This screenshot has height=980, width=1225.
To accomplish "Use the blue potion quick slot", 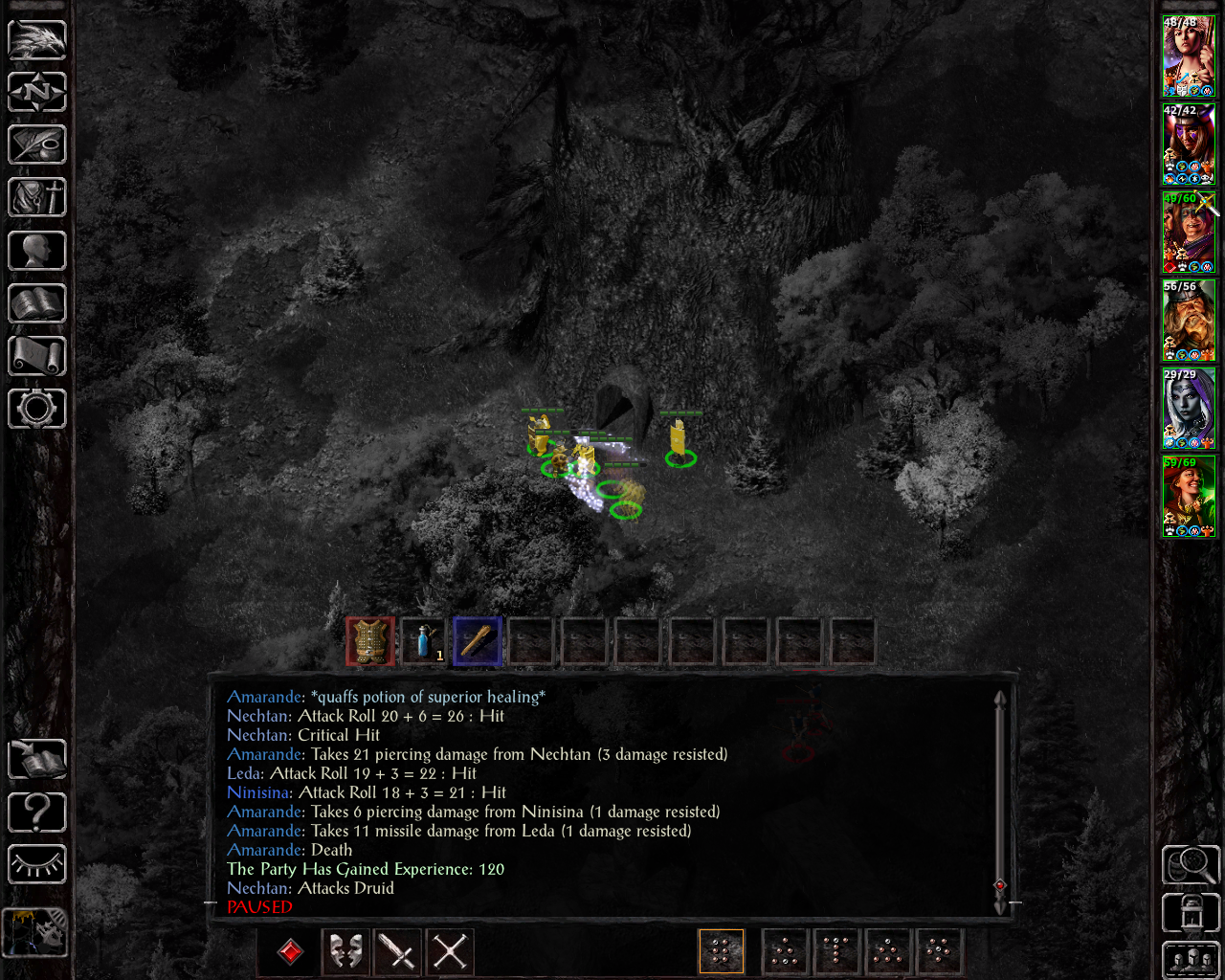I will (424, 640).
